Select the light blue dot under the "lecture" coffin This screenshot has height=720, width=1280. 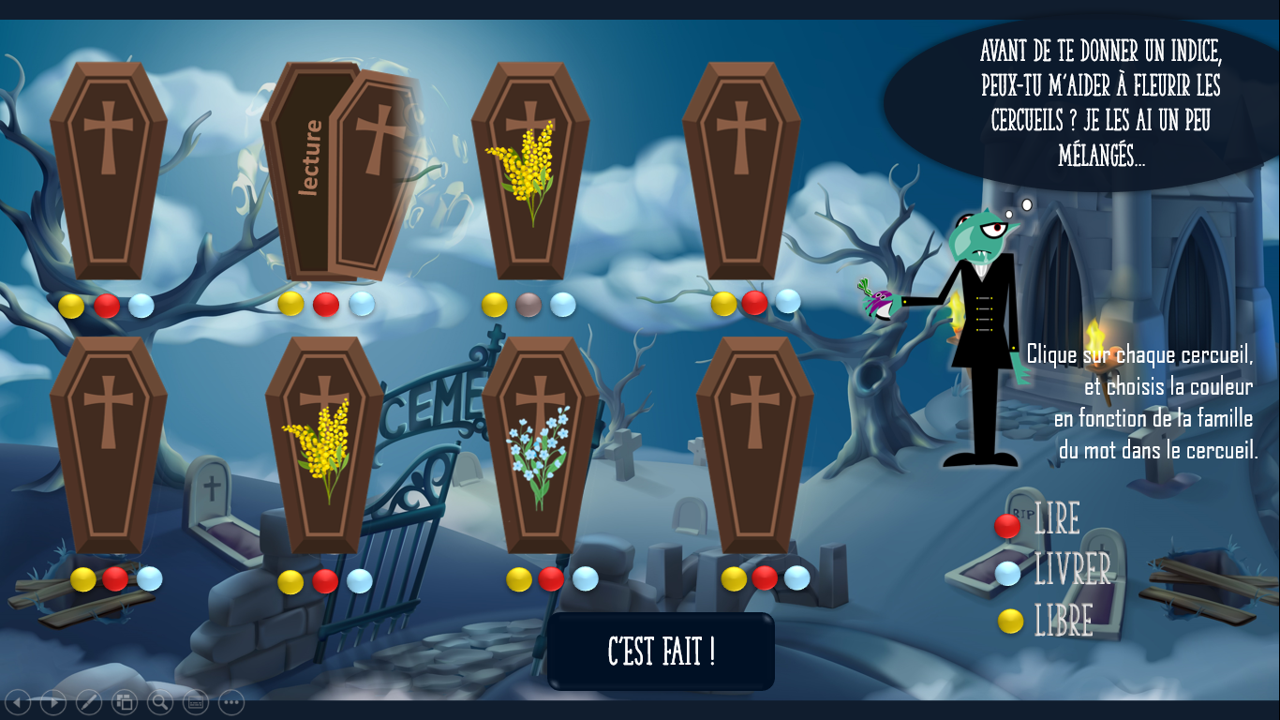point(361,303)
